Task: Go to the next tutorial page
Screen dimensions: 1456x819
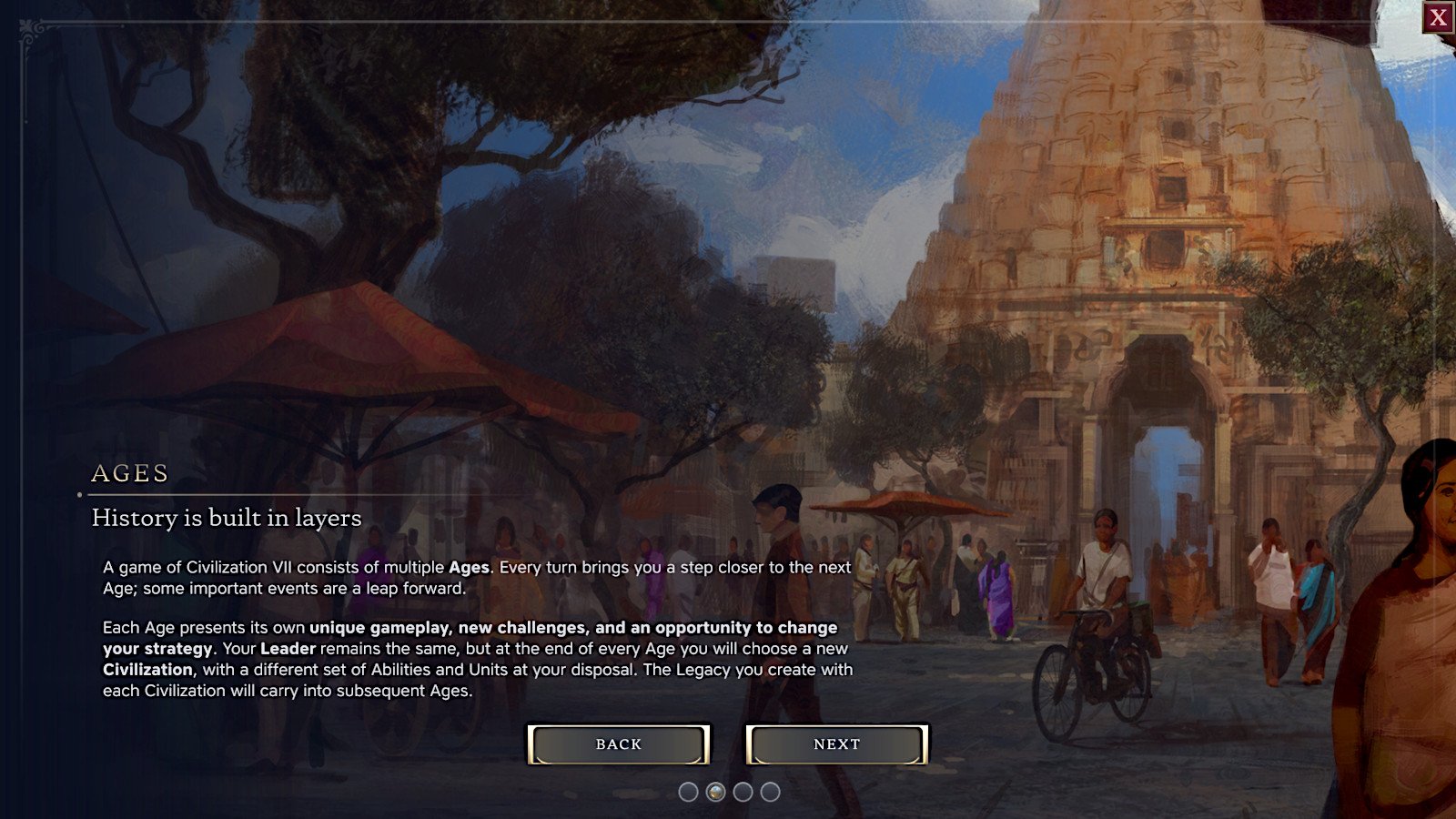Action: coord(836,744)
